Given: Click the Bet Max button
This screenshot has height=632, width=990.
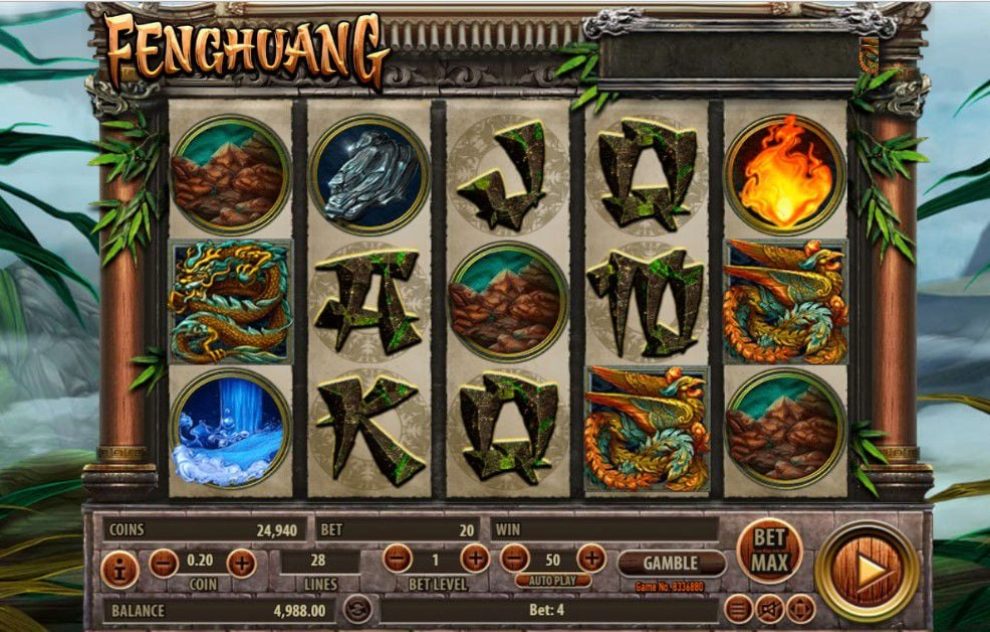Looking at the screenshot, I should (770, 550).
